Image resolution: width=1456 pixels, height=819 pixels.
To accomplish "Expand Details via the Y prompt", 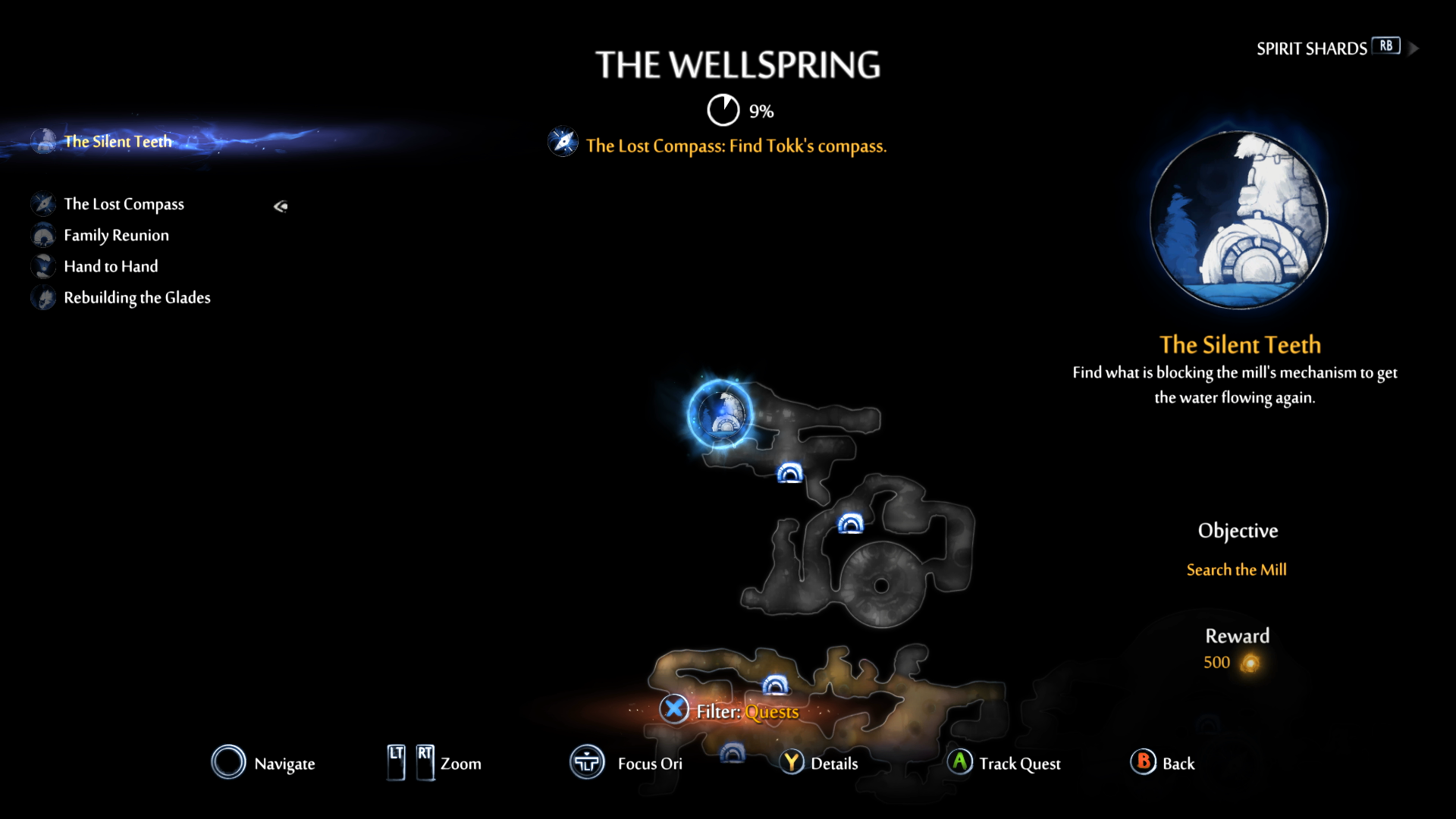I will pyautogui.click(x=792, y=764).
